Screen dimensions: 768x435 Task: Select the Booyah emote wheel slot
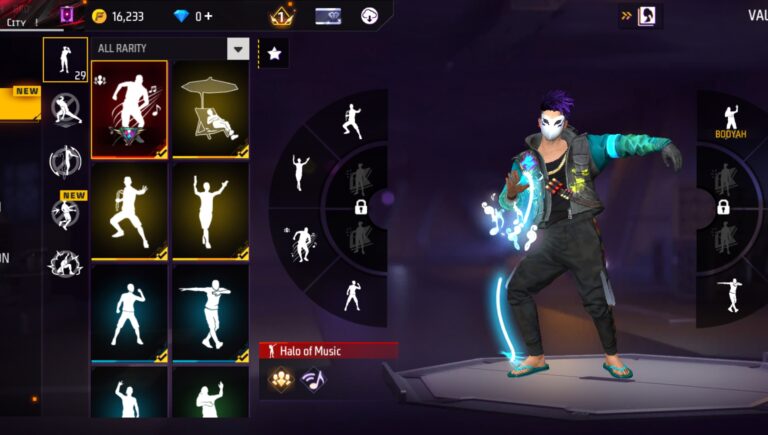point(731,118)
